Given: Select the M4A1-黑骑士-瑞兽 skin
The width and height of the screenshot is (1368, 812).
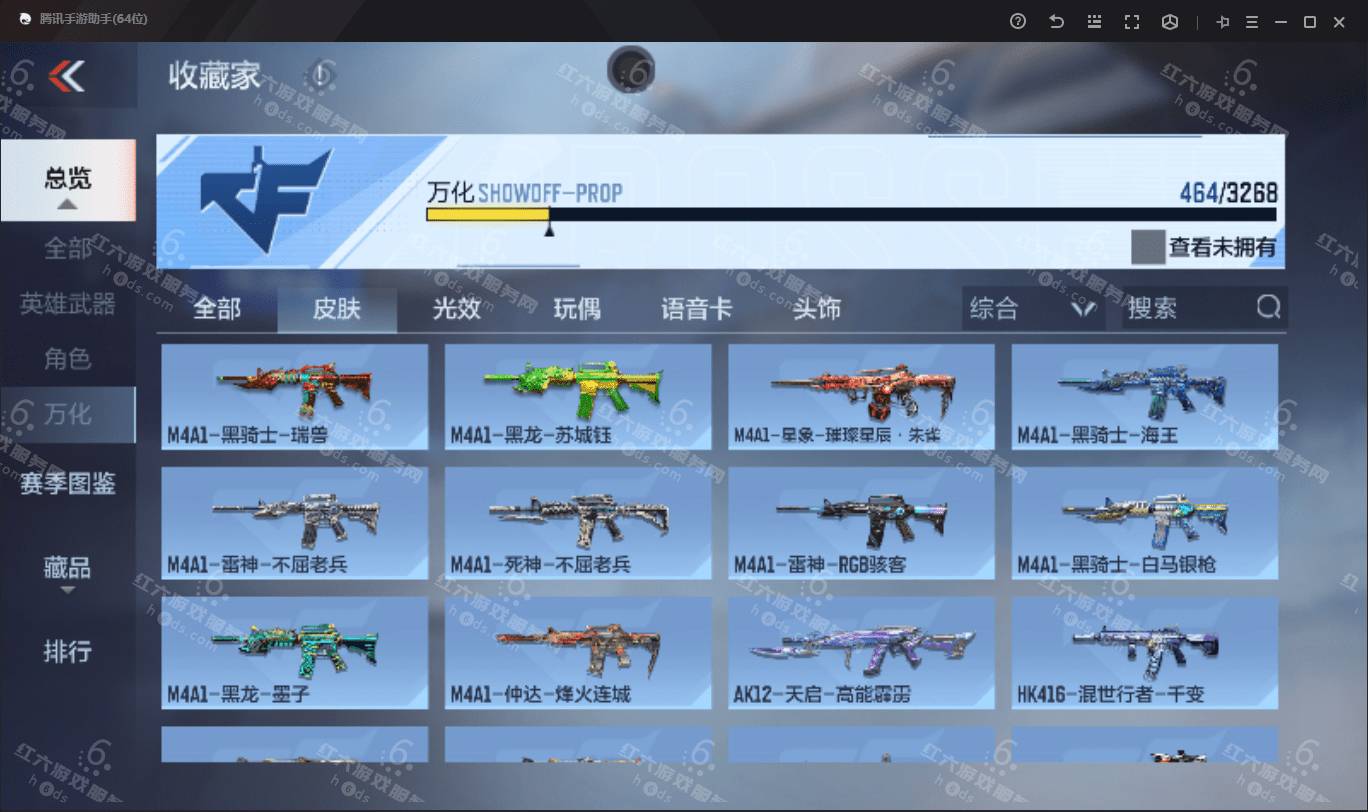Looking at the screenshot, I should pos(295,397).
